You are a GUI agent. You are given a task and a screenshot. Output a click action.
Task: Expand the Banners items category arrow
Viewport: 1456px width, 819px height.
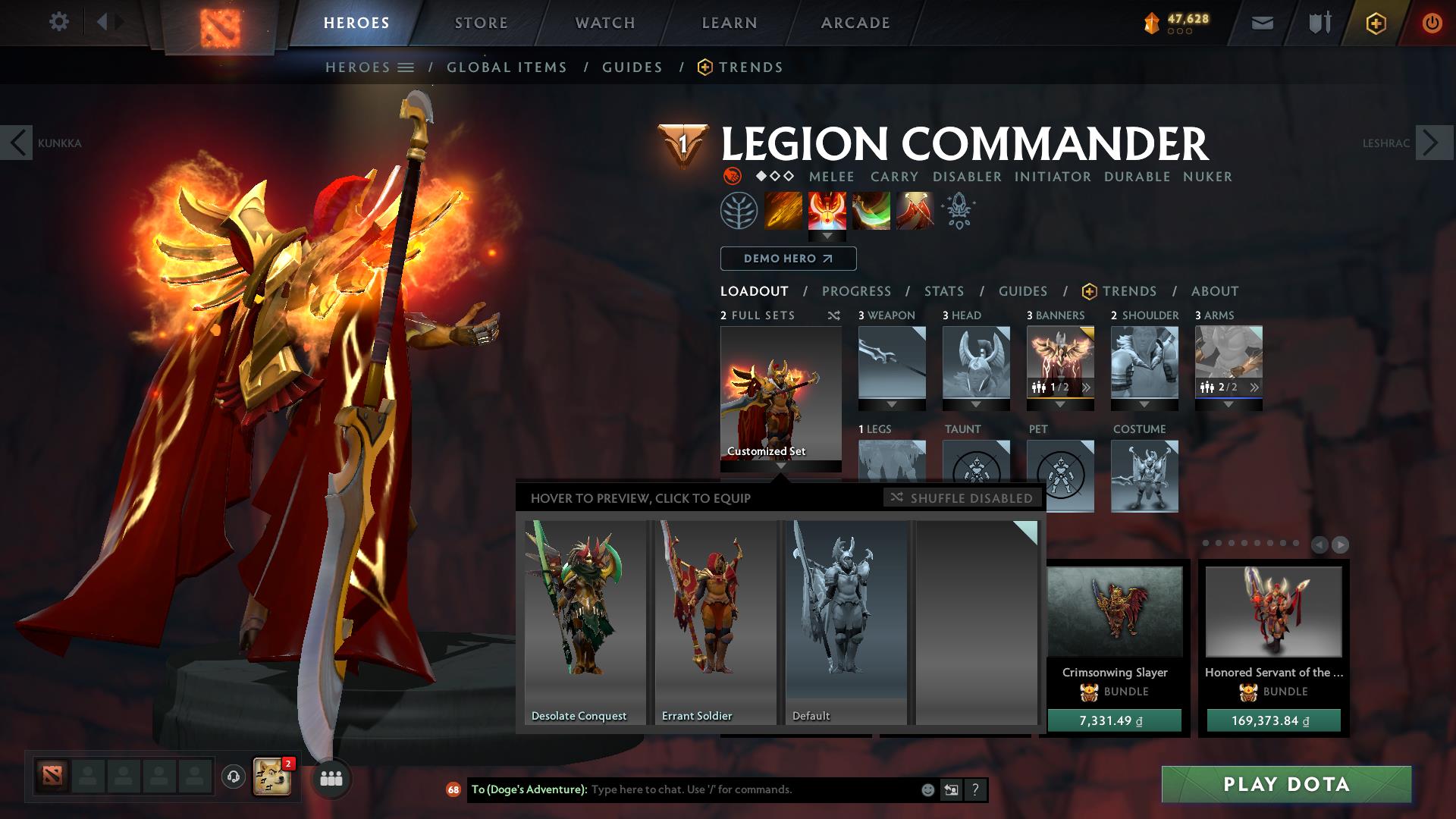click(x=1059, y=404)
